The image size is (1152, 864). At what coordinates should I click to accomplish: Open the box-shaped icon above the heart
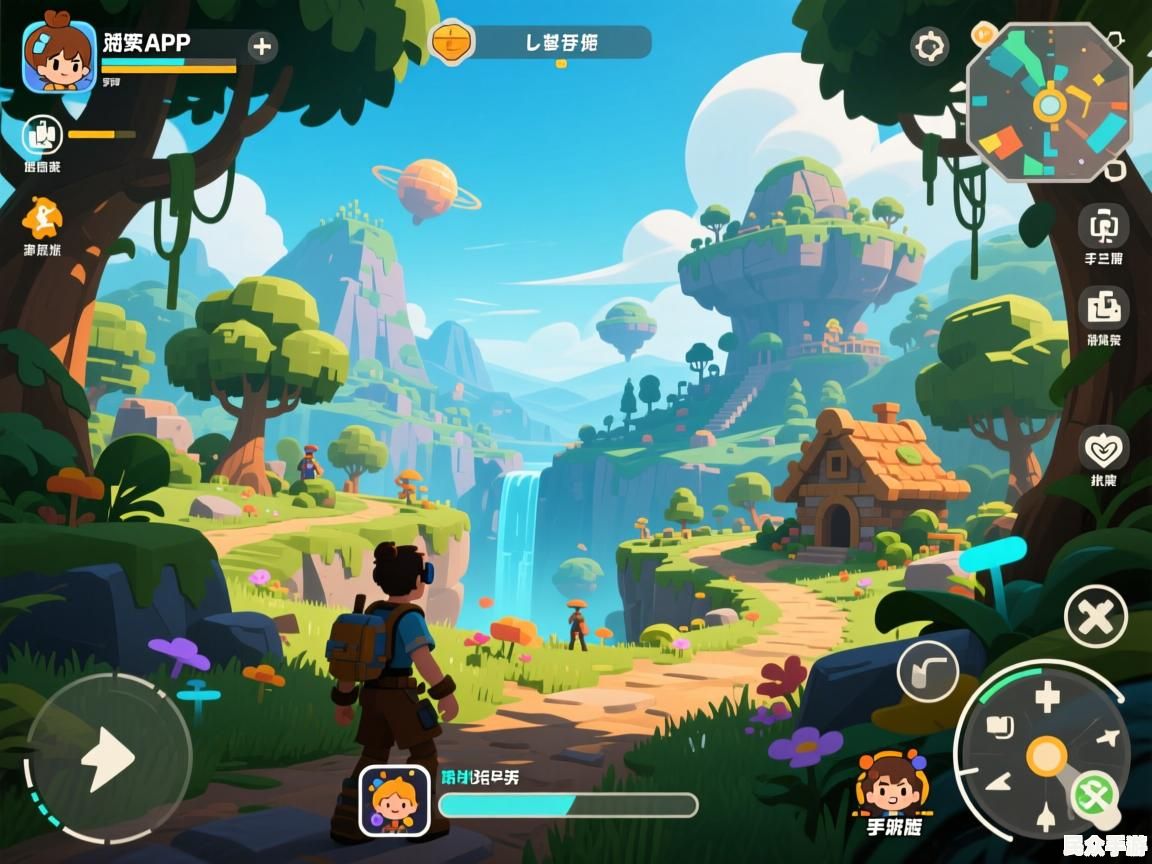tap(1103, 308)
